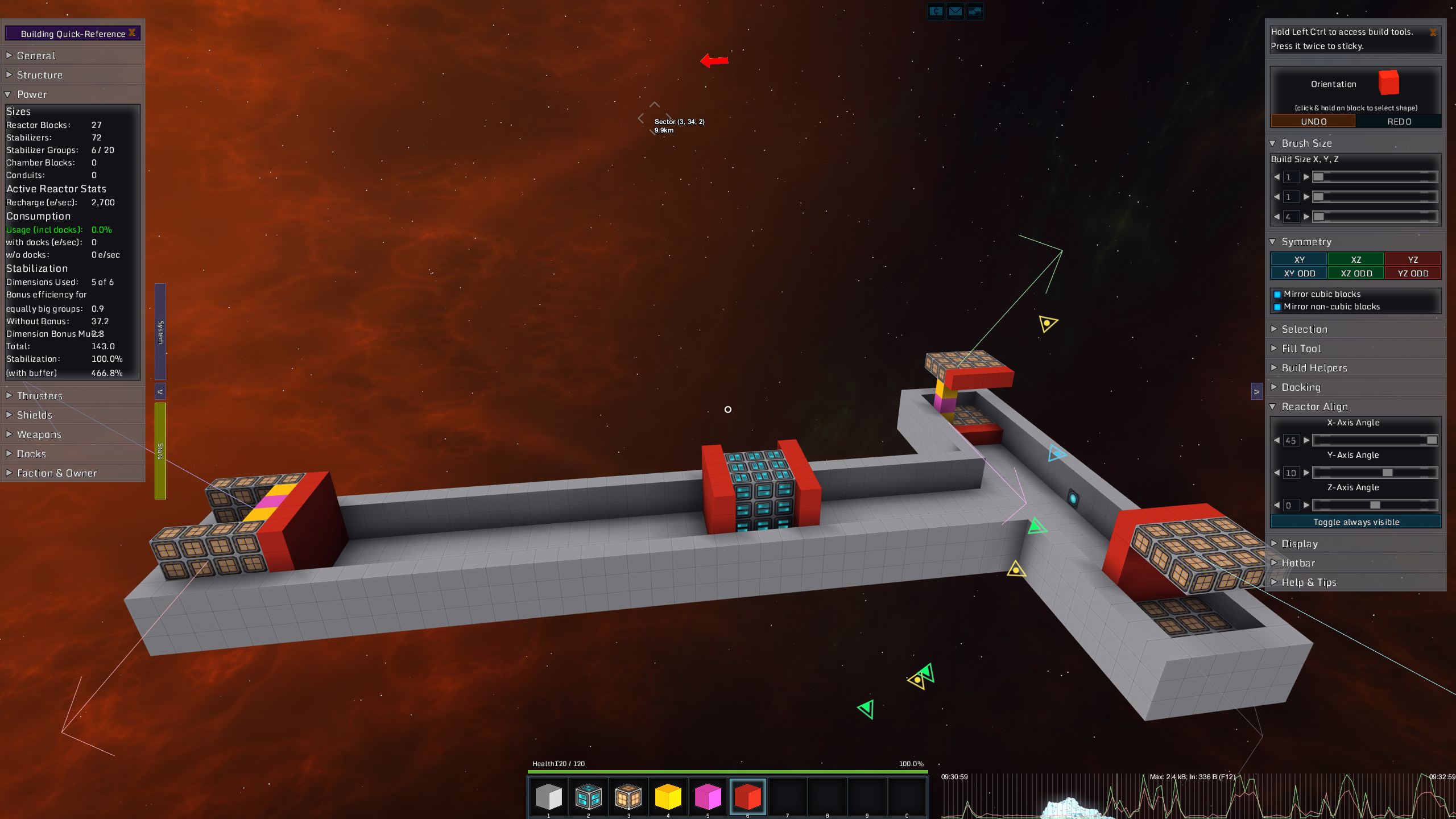
Task: Open the Thrusters section
Action: [x=40, y=396]
